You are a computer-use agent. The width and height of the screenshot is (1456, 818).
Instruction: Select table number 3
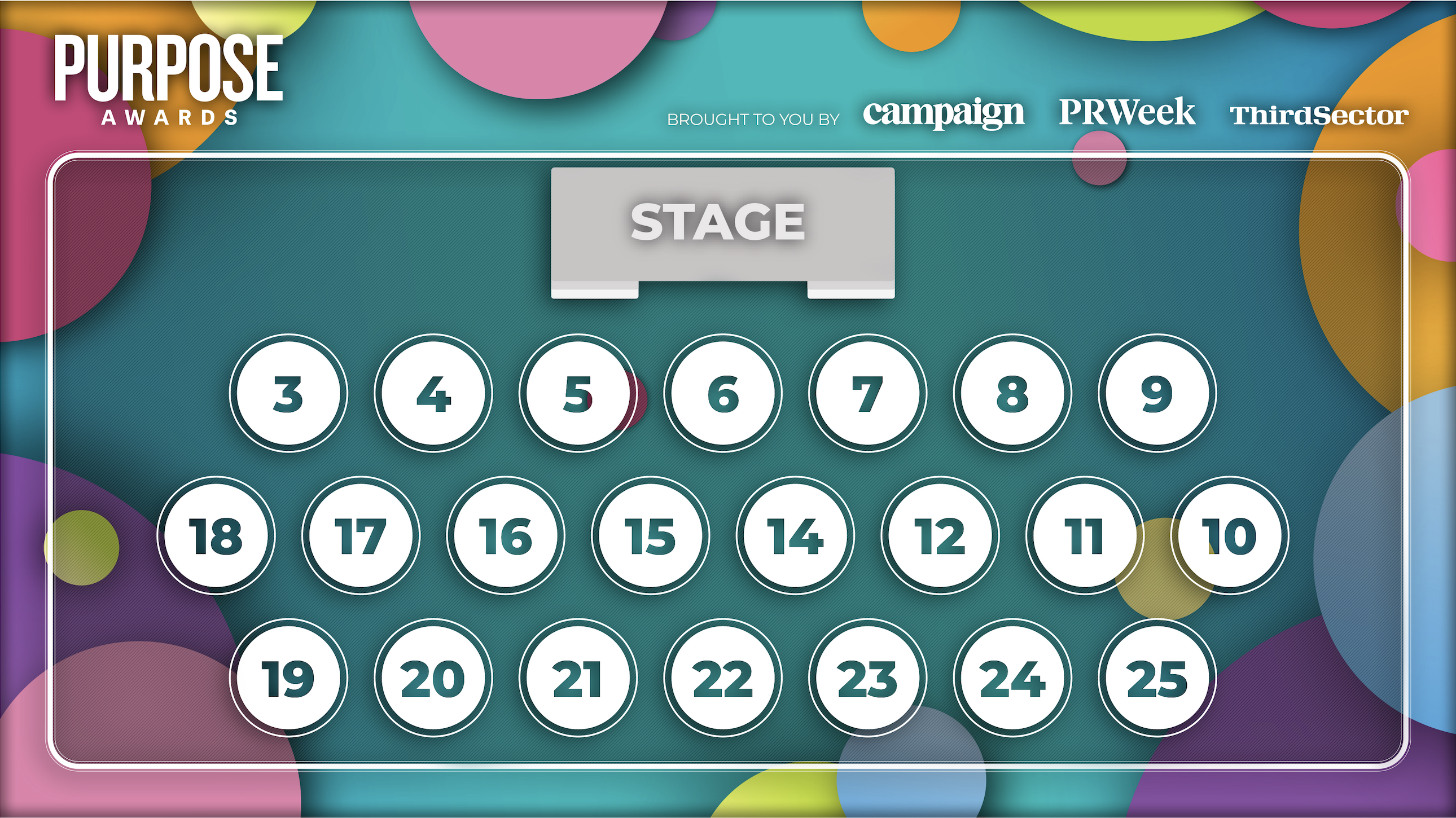pyautogui.click(x=288, y=393)
